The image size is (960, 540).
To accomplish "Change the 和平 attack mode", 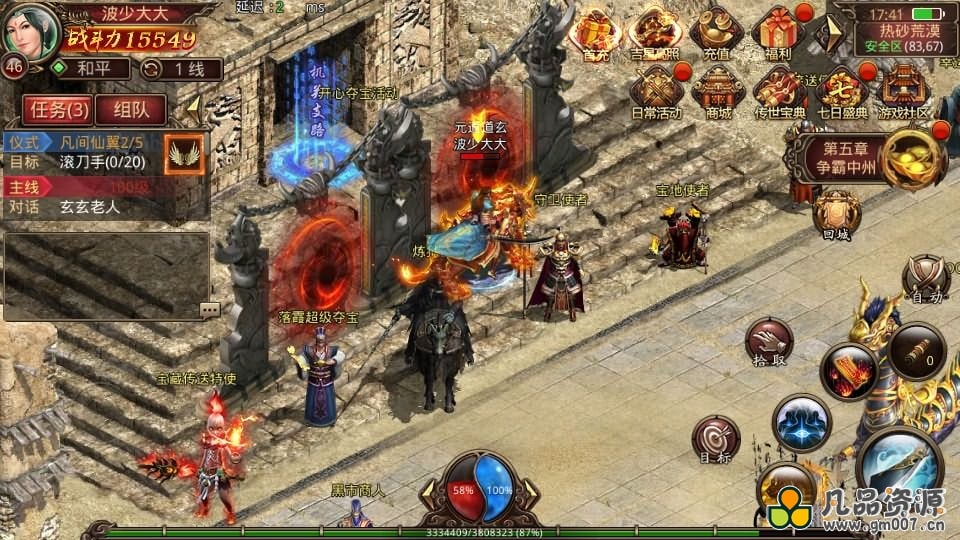I will tap(90, 69).
